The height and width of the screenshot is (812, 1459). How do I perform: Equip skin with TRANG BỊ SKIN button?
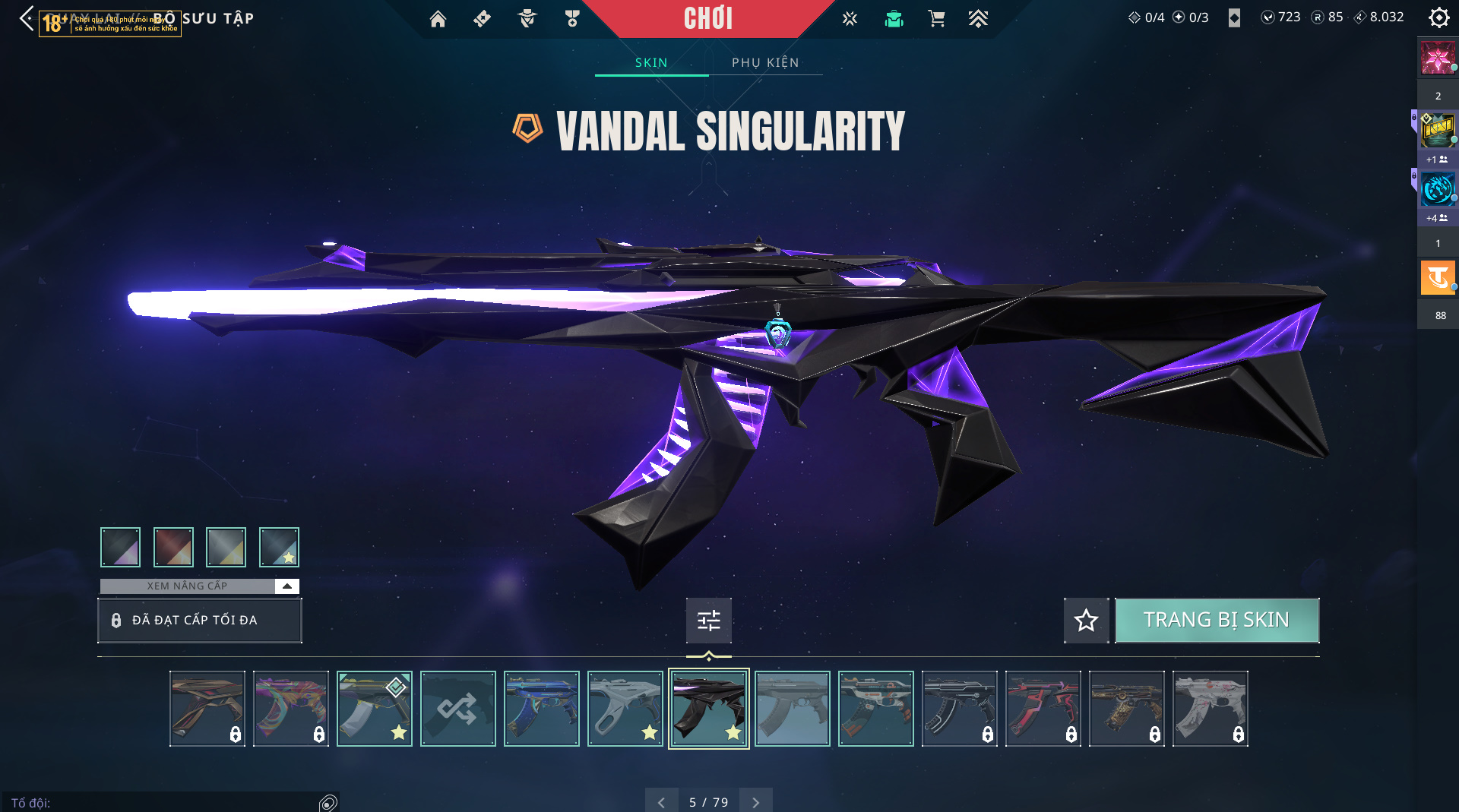click(x=1216, y=620)
